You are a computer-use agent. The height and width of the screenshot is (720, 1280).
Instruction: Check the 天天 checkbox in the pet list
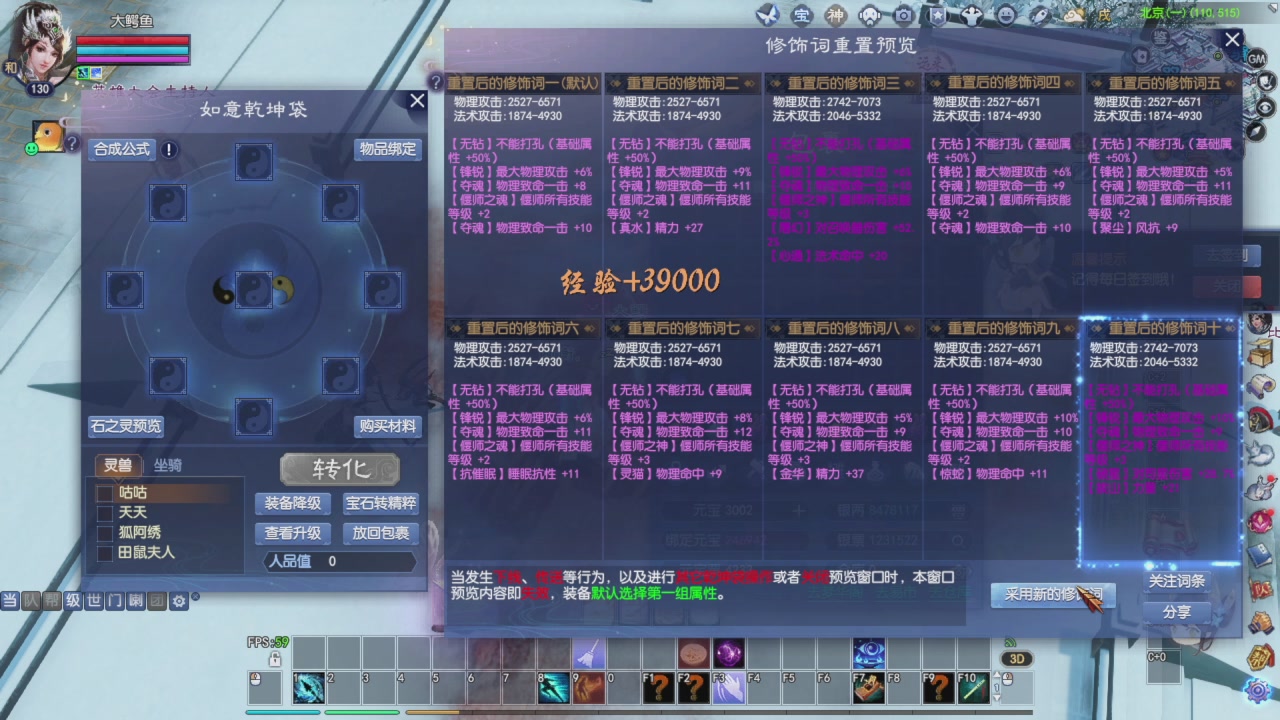click(x=105, y=512)
